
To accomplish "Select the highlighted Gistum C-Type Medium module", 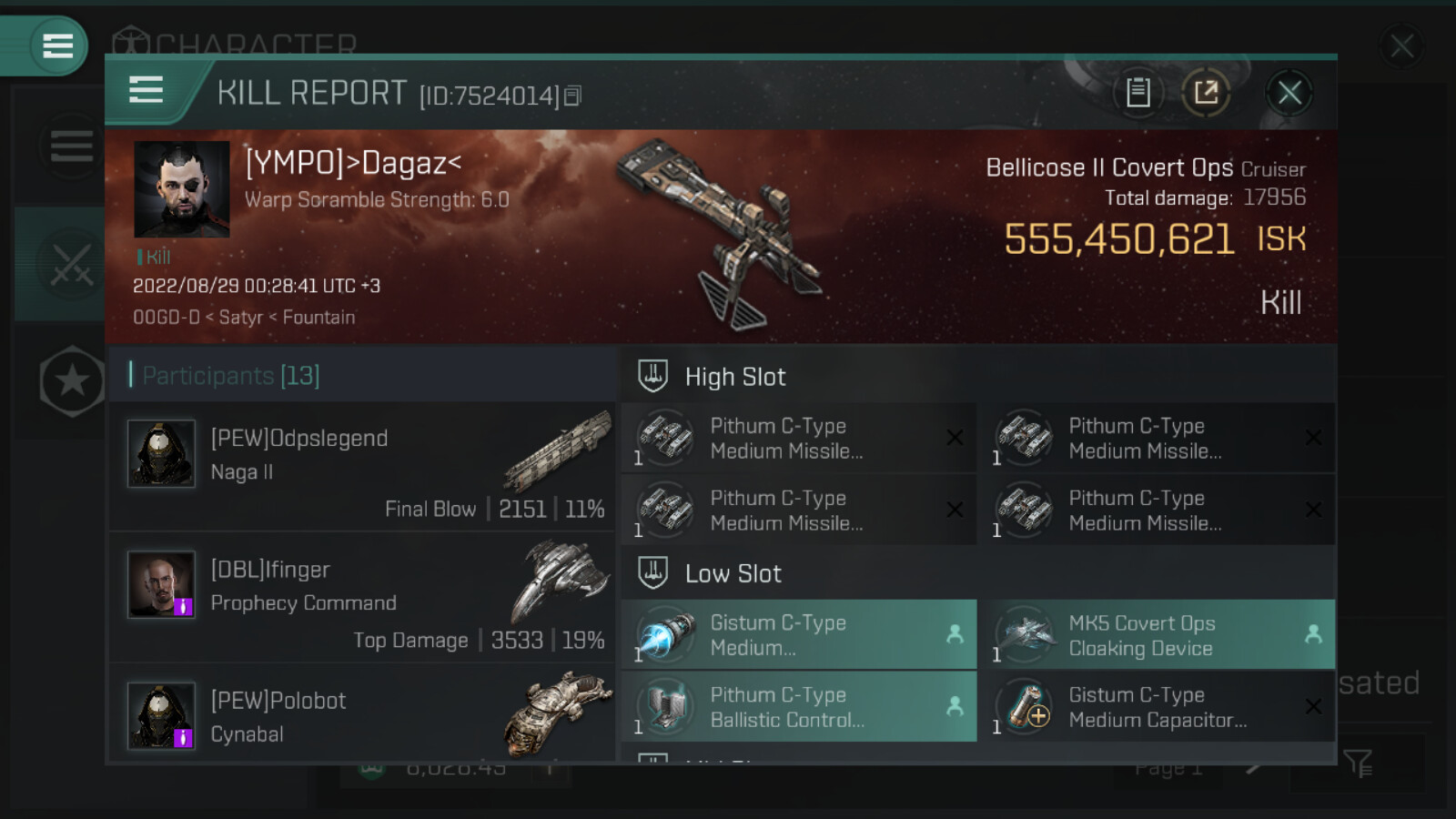I will (798, 635).
